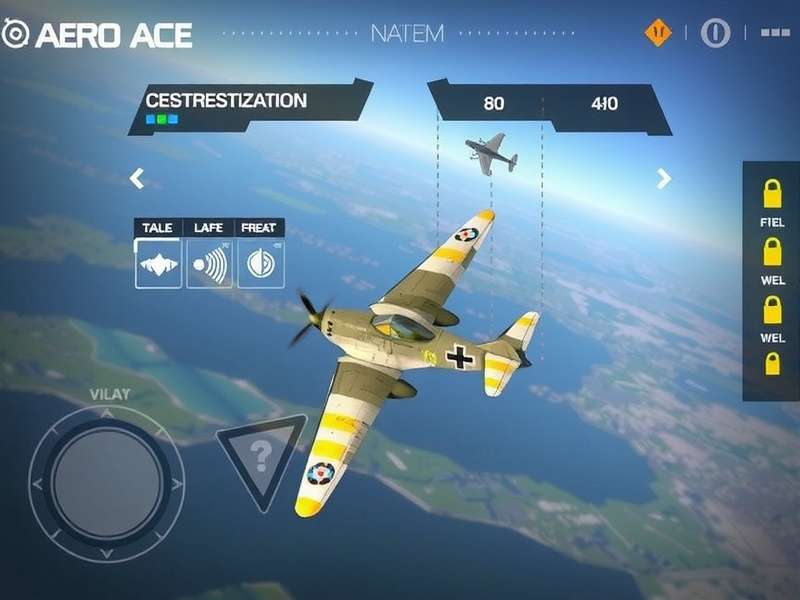Screen dimensions: 800x600
Task: Open the three-square menu icon
Action: click(775, 33)
